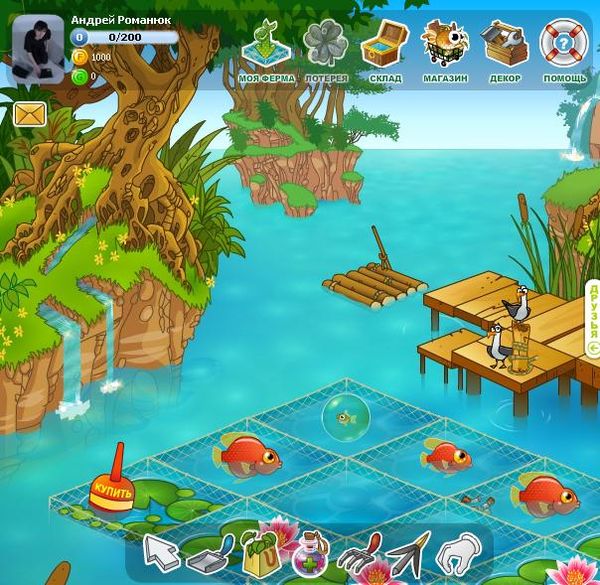Image resolution: width=600 pixels, height=585 pixels.
Task: Open the Склад treasure chest storage
Action: point(384,50)
